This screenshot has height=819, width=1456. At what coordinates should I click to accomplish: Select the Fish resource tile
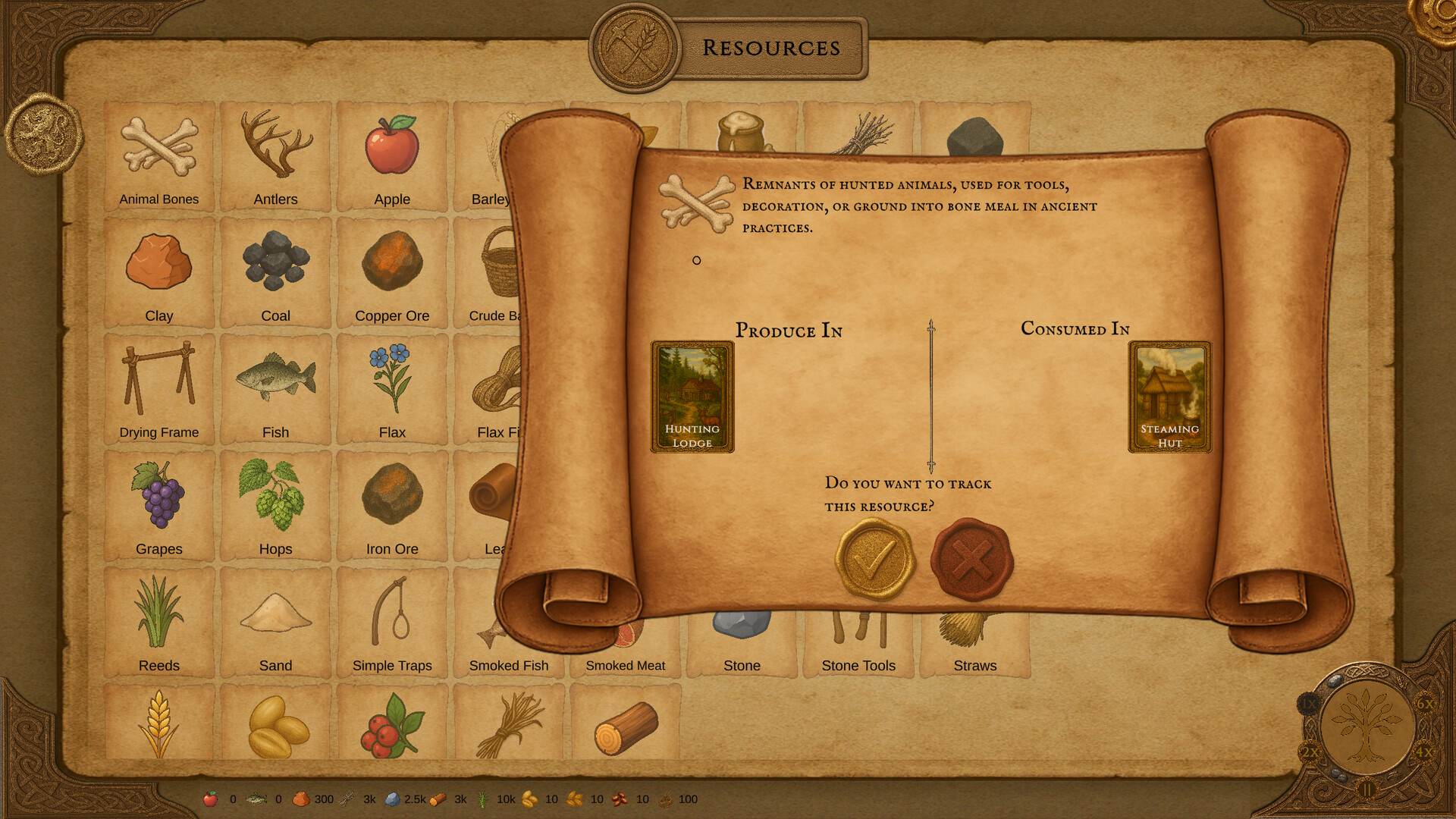276,390
